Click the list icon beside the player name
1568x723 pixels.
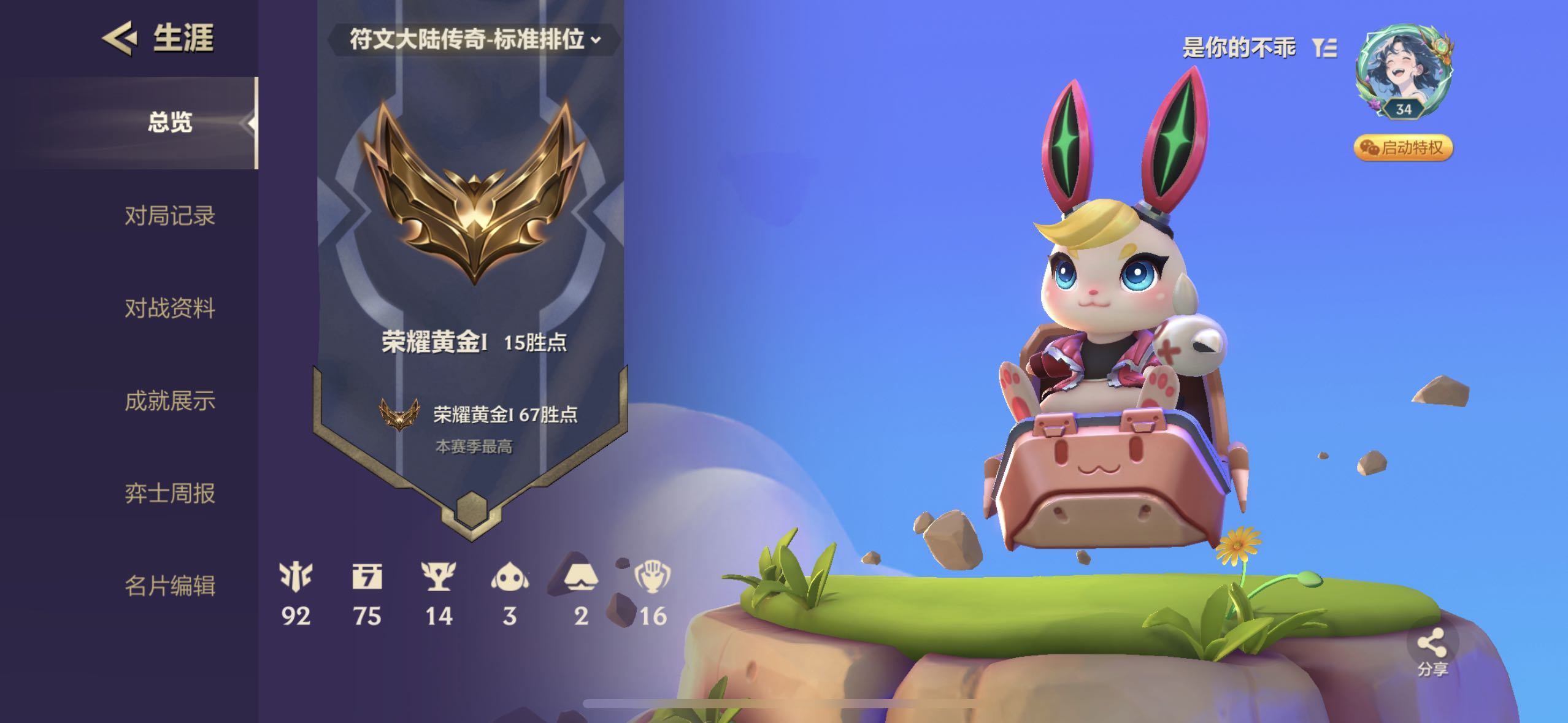(x=1324, y=47)
